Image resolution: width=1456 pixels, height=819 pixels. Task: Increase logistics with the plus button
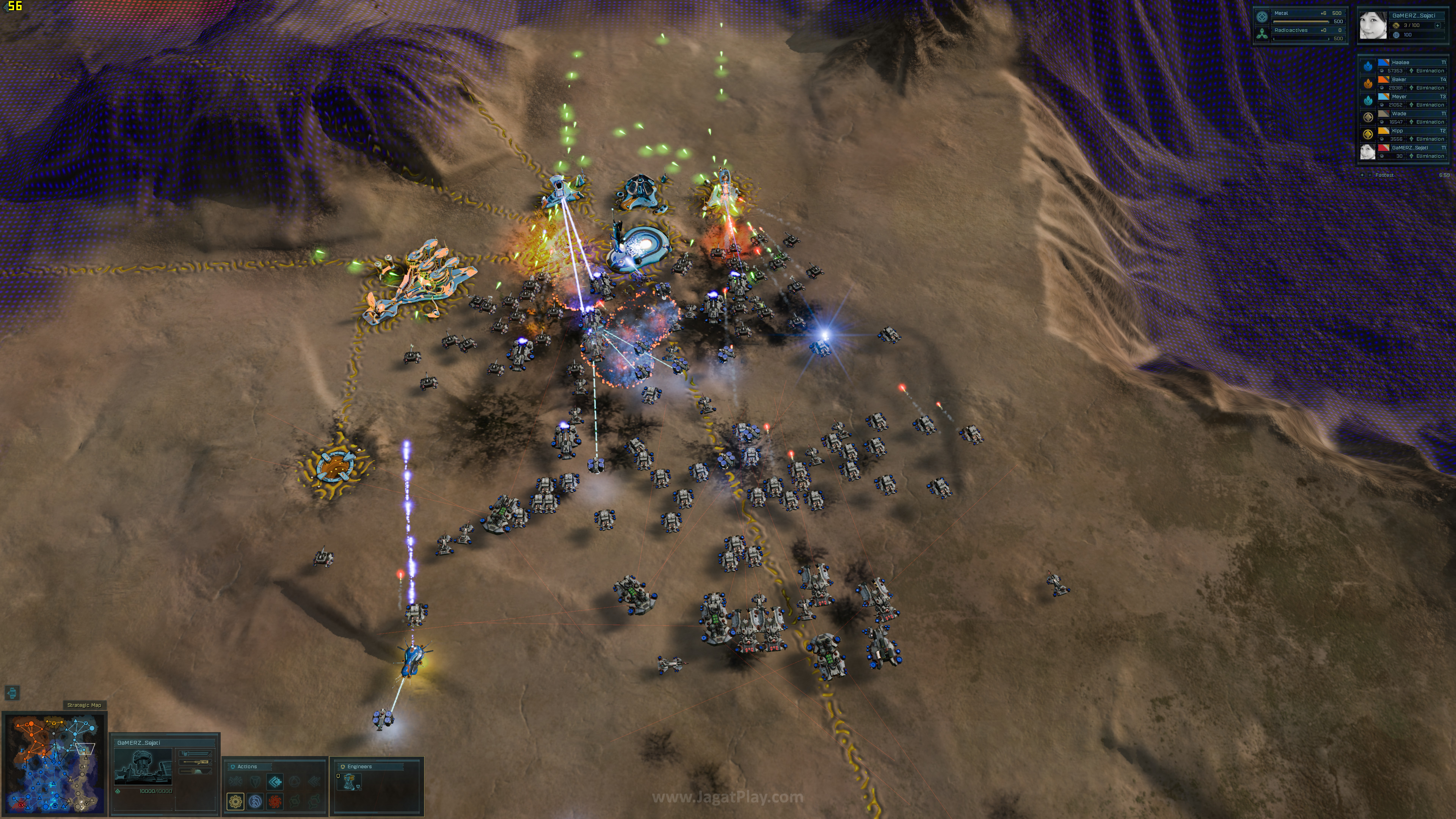1437,25
